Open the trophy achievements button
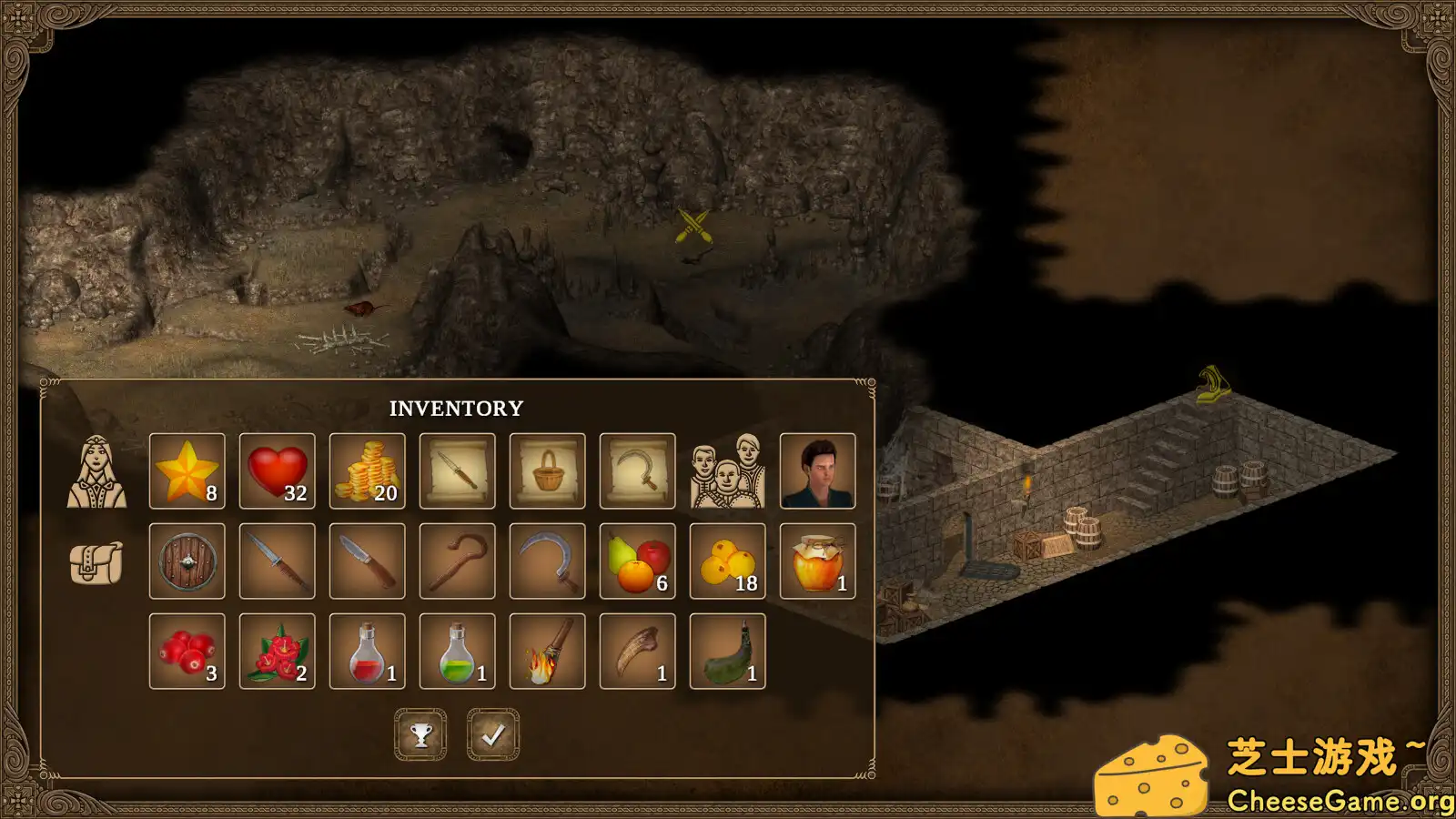Screen dimensions: 1456x819 click(x=420, y=734)
